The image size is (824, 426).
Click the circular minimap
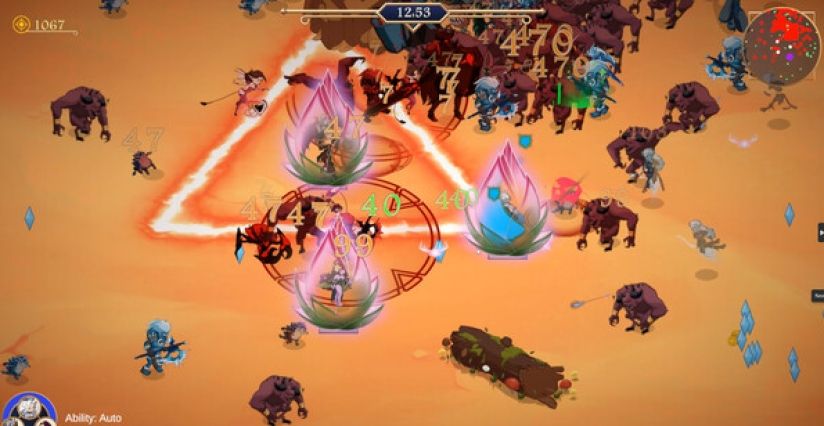click(x=782, y=45)
